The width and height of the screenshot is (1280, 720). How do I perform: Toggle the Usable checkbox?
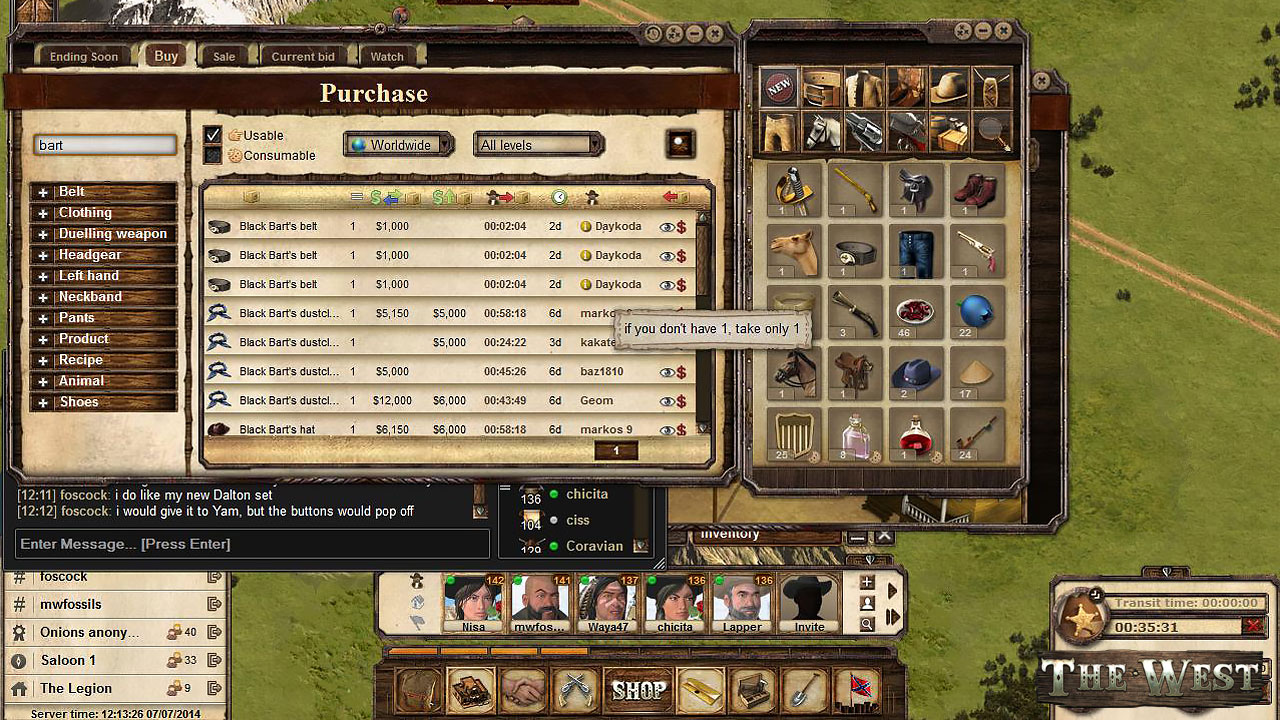coord(213,135)
